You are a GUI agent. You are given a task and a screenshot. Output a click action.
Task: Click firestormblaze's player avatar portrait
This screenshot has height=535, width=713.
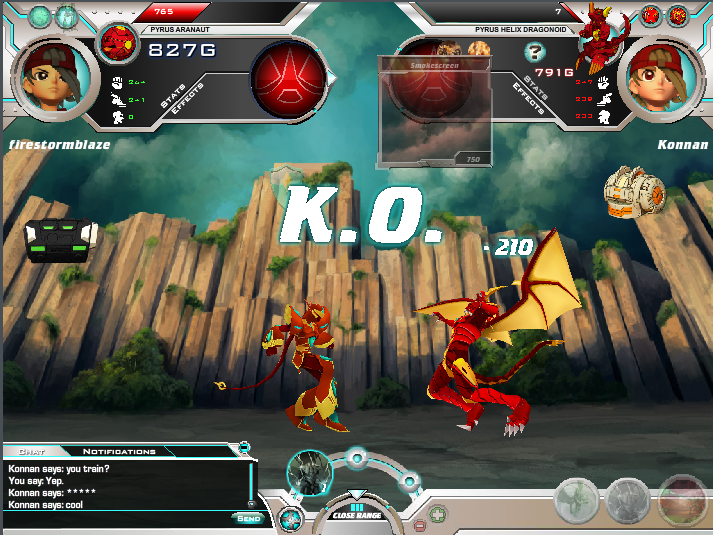pos(54,78)
